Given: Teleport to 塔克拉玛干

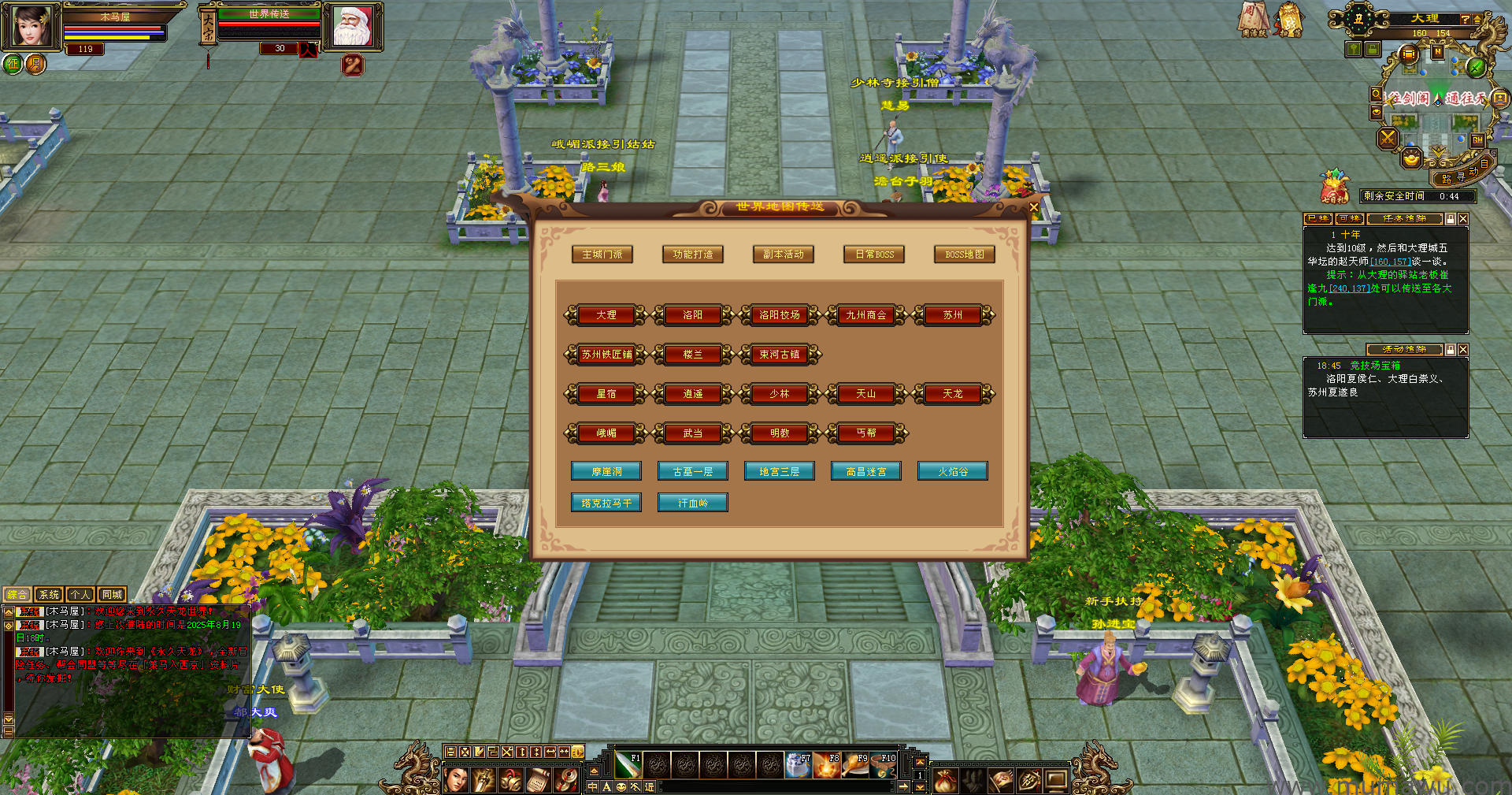Looking at the screenshot, I should pos(606,503).
